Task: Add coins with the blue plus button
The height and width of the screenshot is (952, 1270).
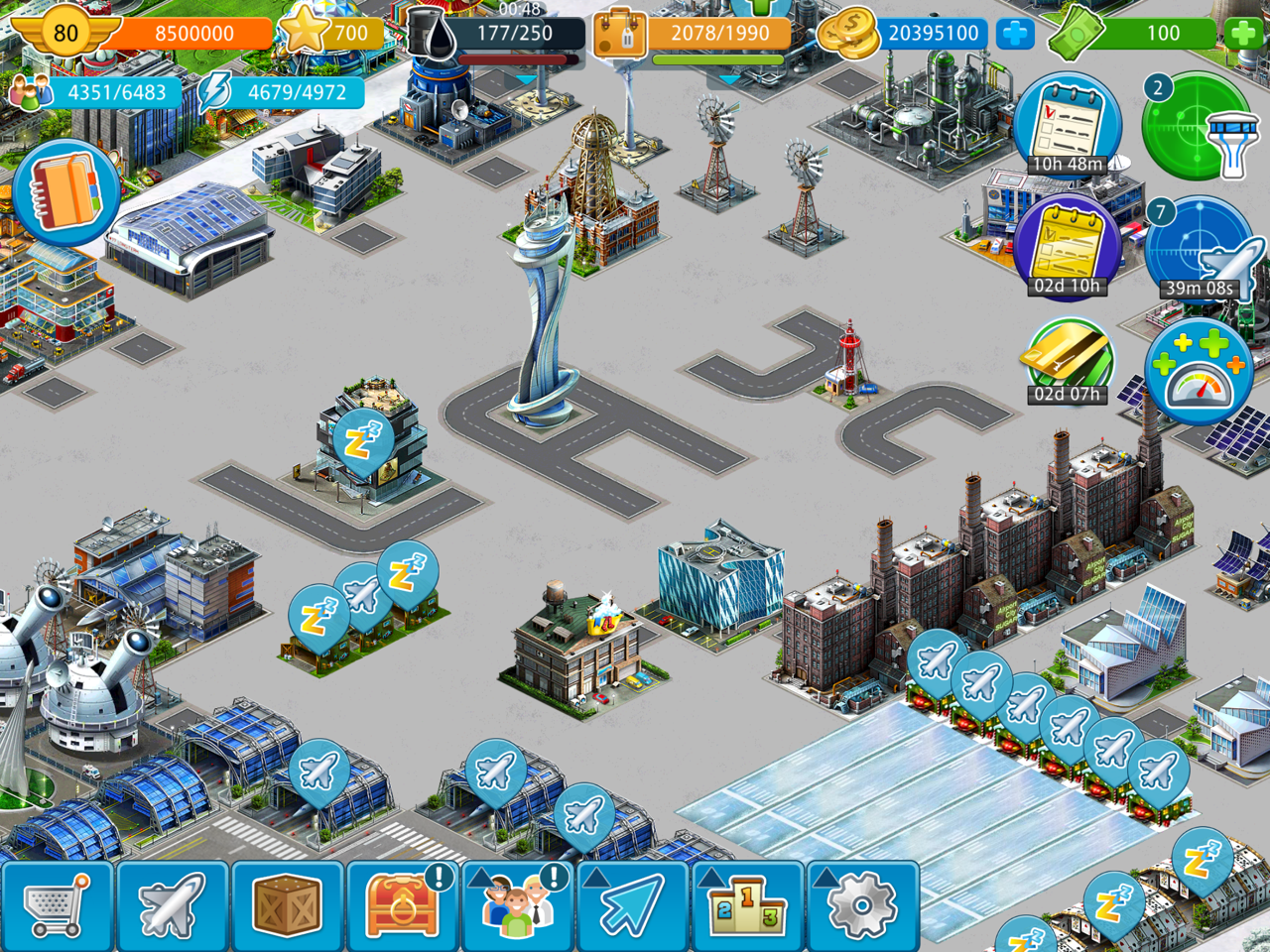Action: tap(1014, 34)
